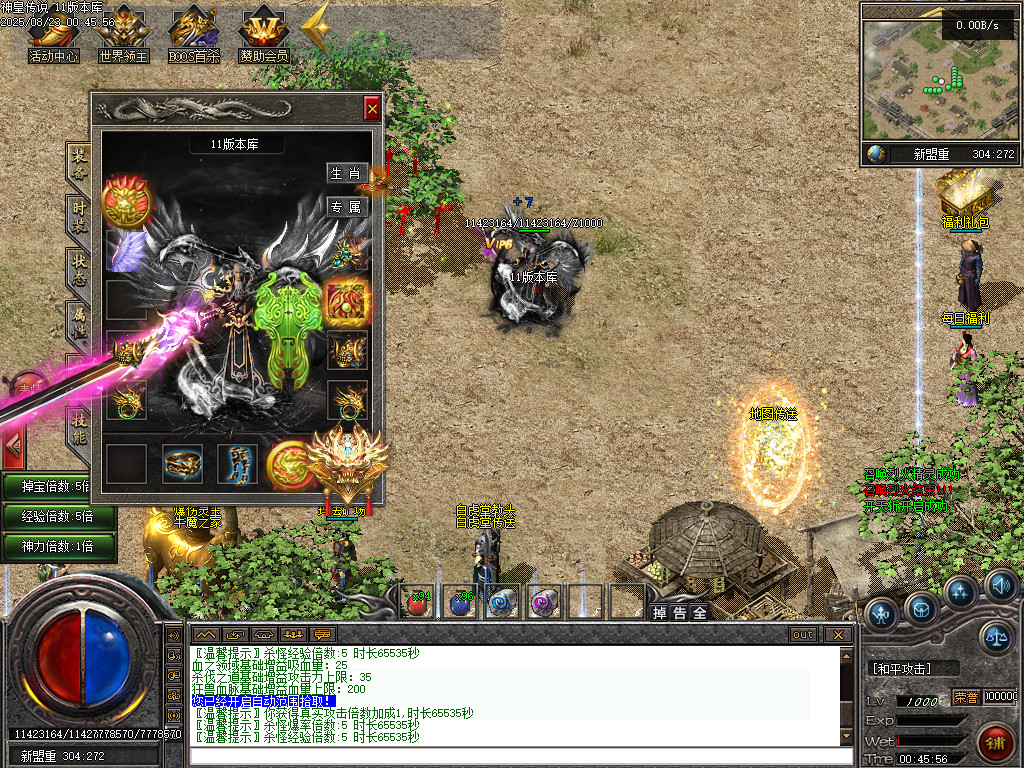This screenshot has width=1024, height=768.
Task: Toggle the sound speaker button
Action: 1001,585
